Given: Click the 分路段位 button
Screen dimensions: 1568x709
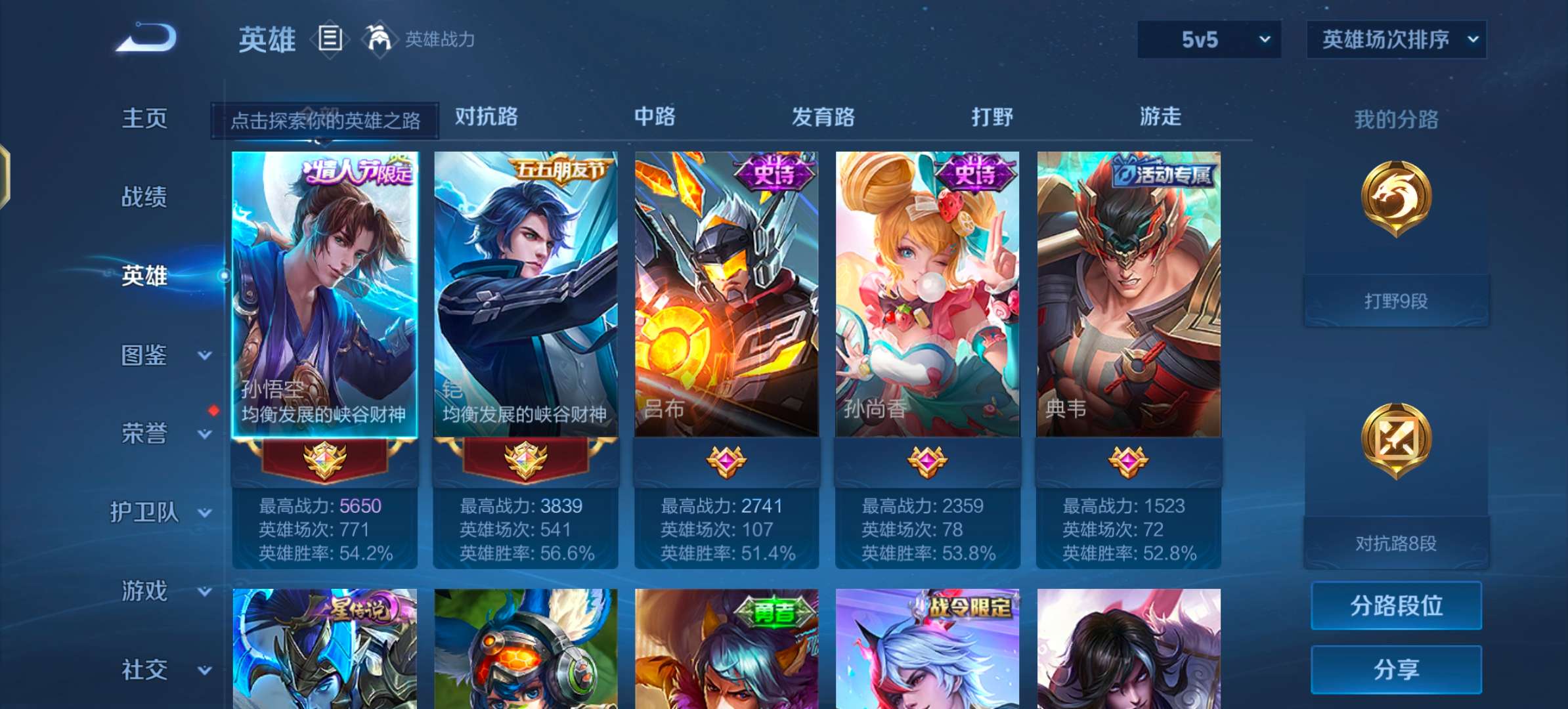Looking at the screenshot, I should [x=1396, y=607].
